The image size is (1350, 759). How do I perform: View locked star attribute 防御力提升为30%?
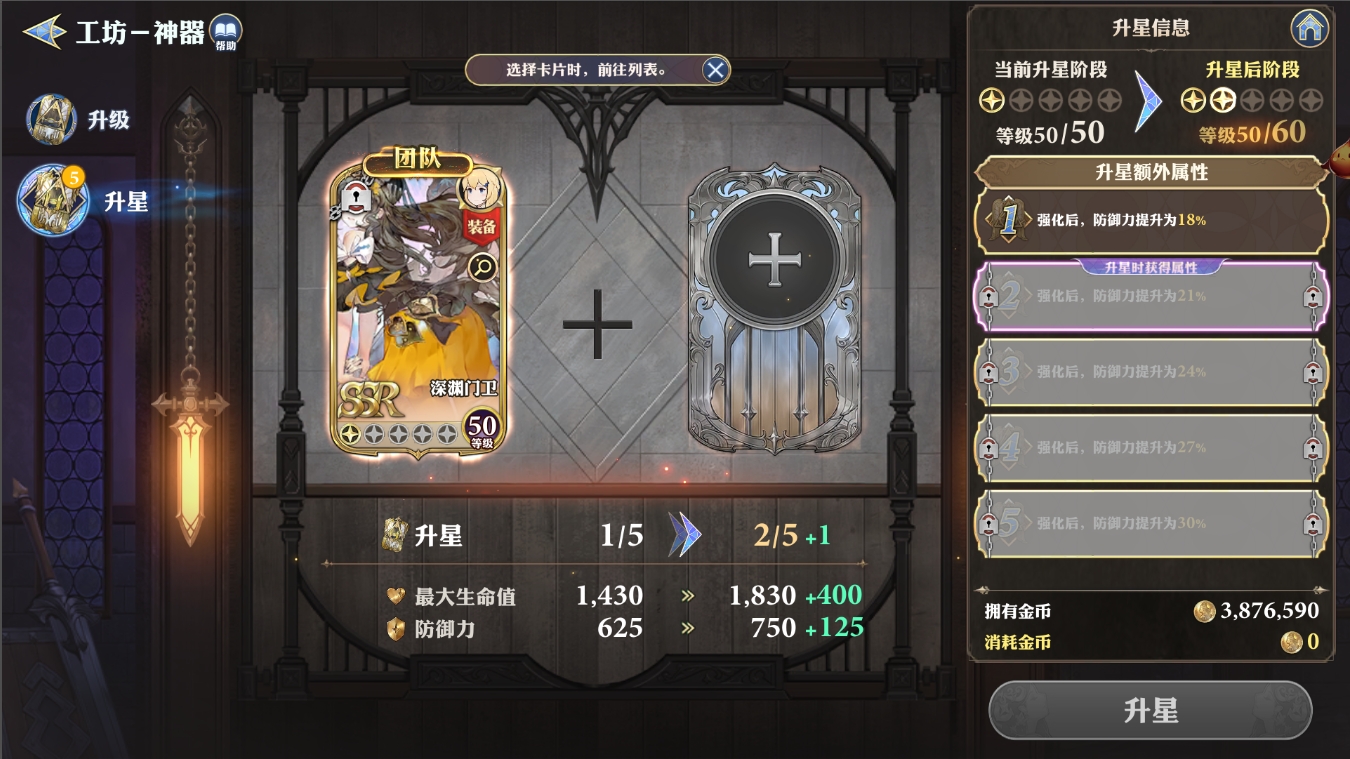[1151, 523]
